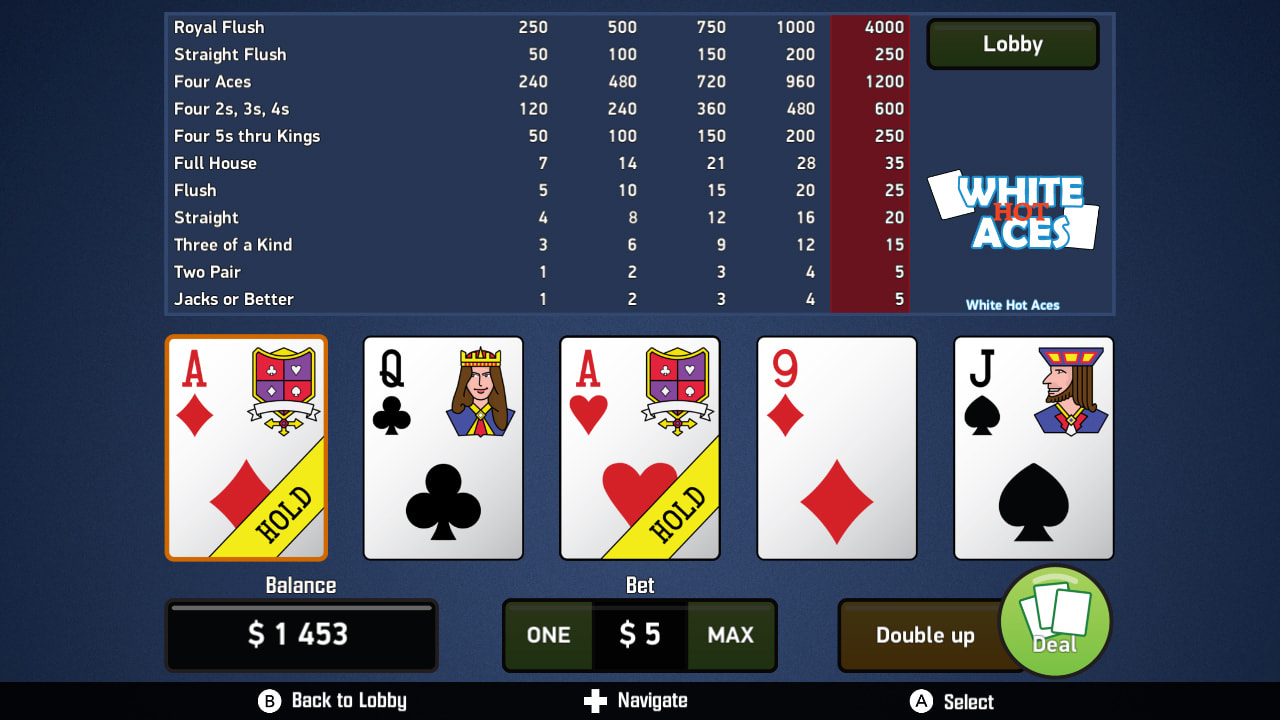
Task: Click the 9 of Diamonds card
Action: point(837,447)
